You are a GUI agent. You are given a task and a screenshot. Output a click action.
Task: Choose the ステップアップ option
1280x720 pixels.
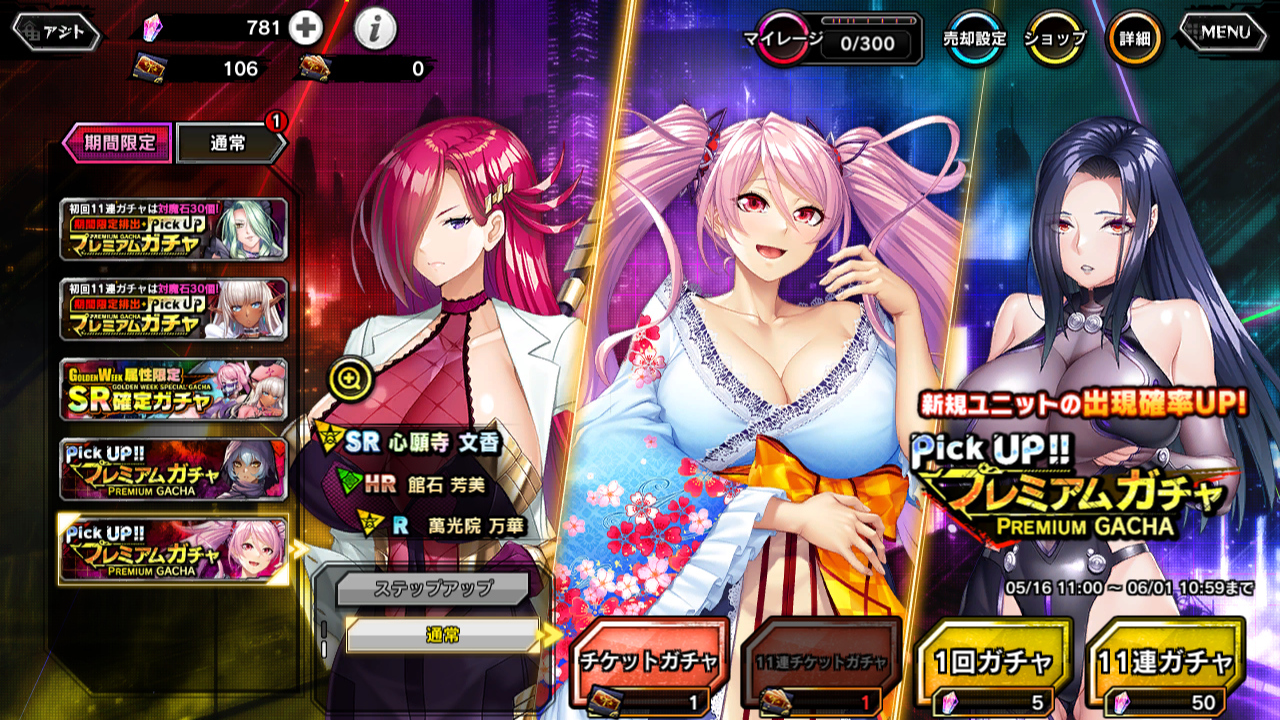tap(431, 587)
